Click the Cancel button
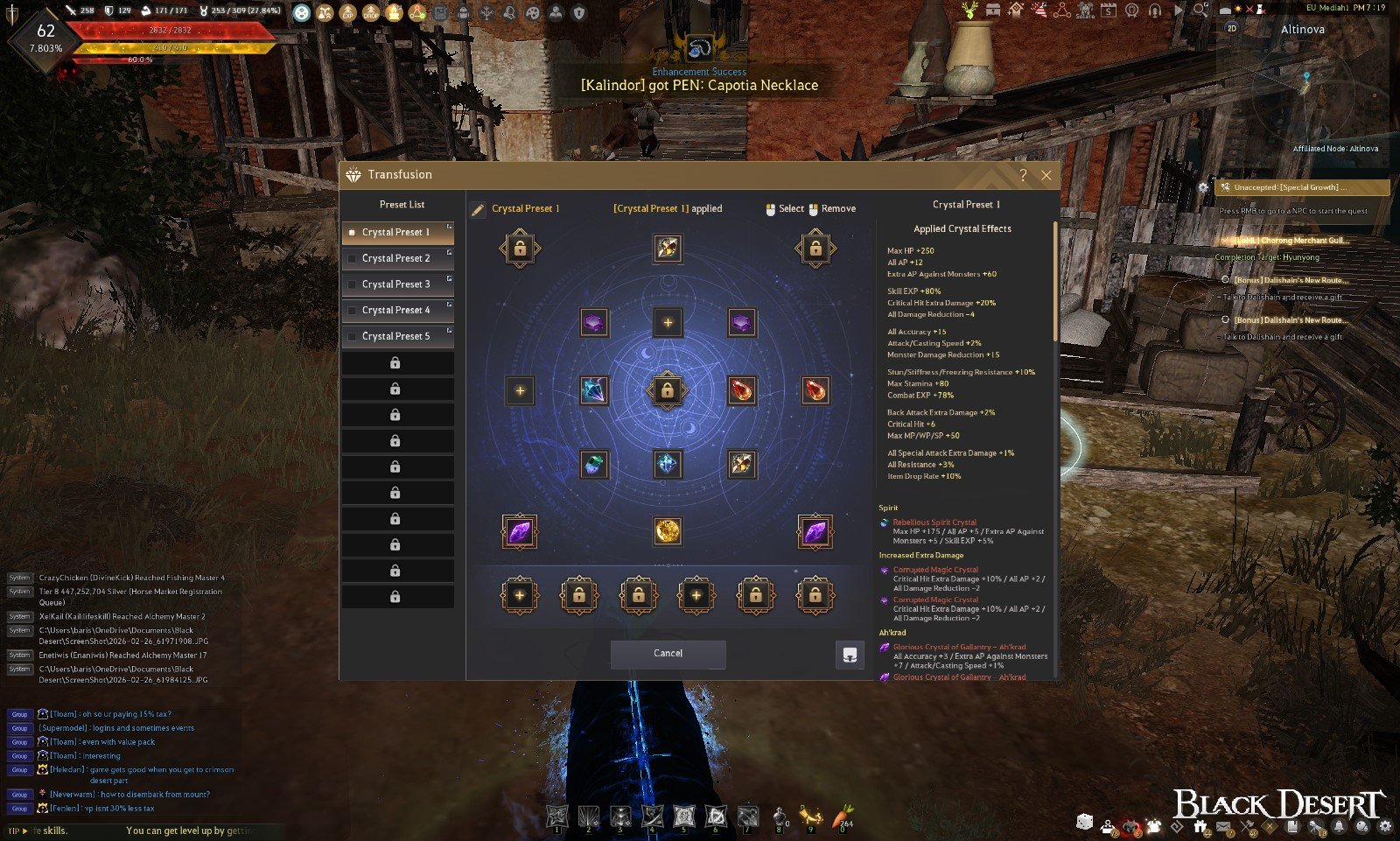Image resolution: width=1400 pixels, height=841 pixels. [x=668, y=654]
